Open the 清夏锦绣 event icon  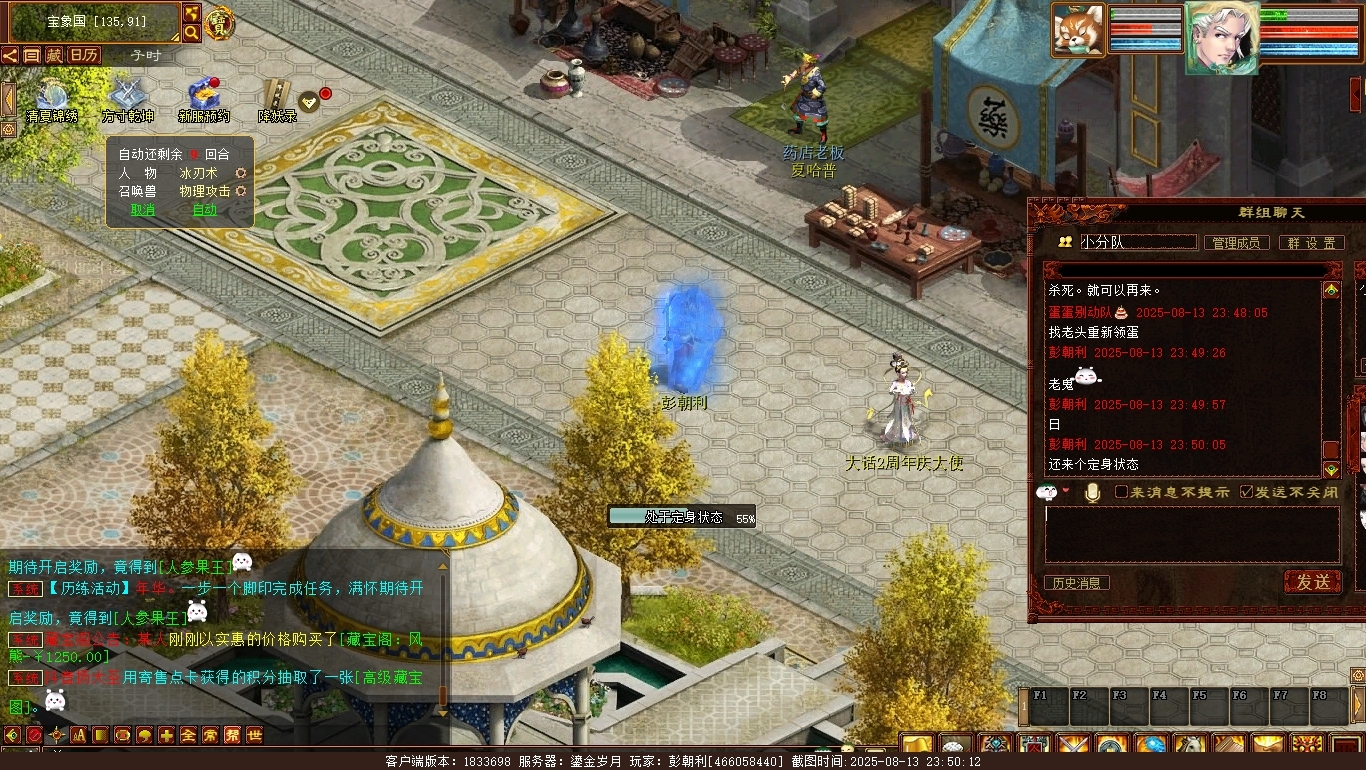point(51,99)
